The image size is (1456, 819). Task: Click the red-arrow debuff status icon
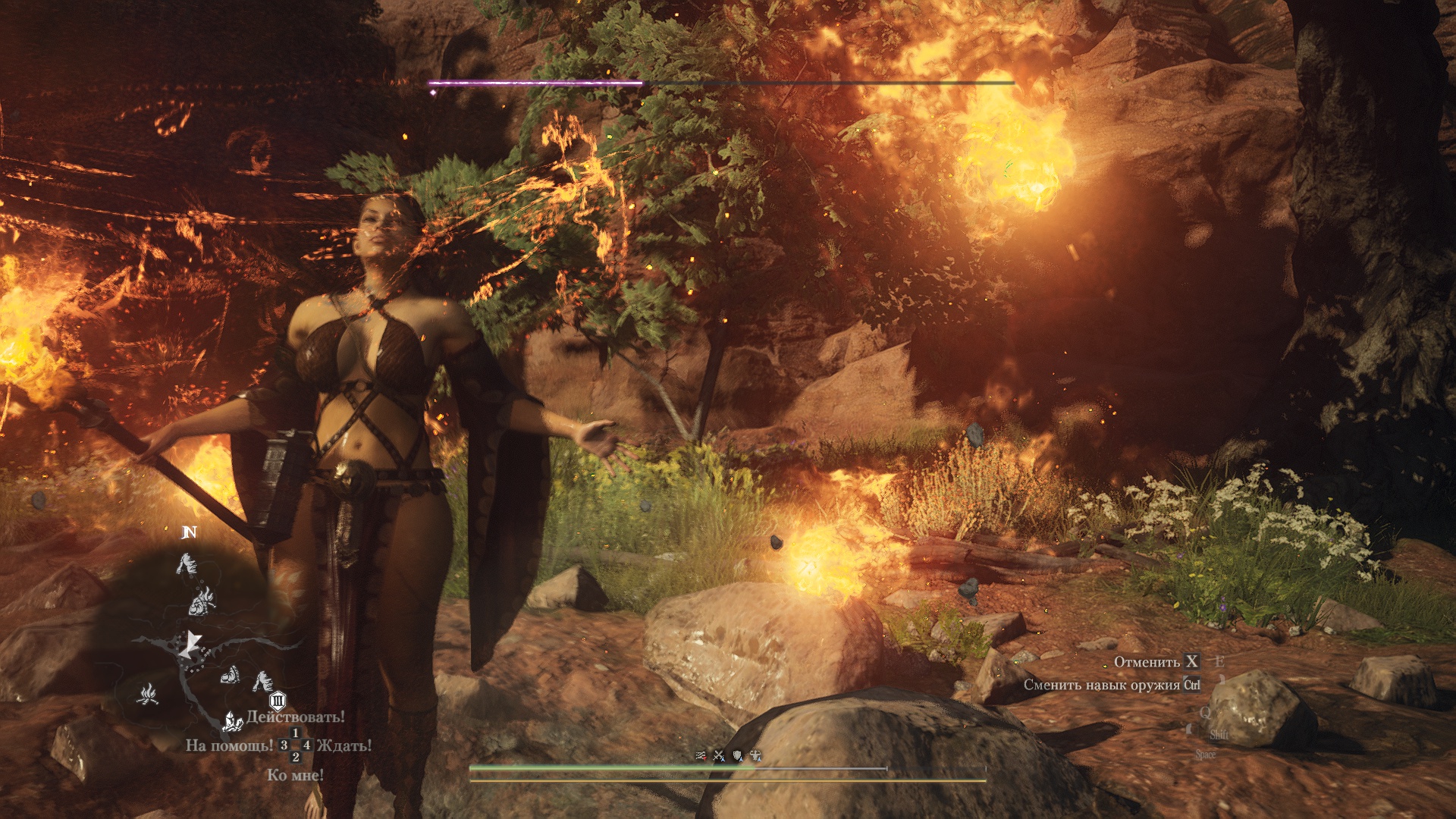701,755
